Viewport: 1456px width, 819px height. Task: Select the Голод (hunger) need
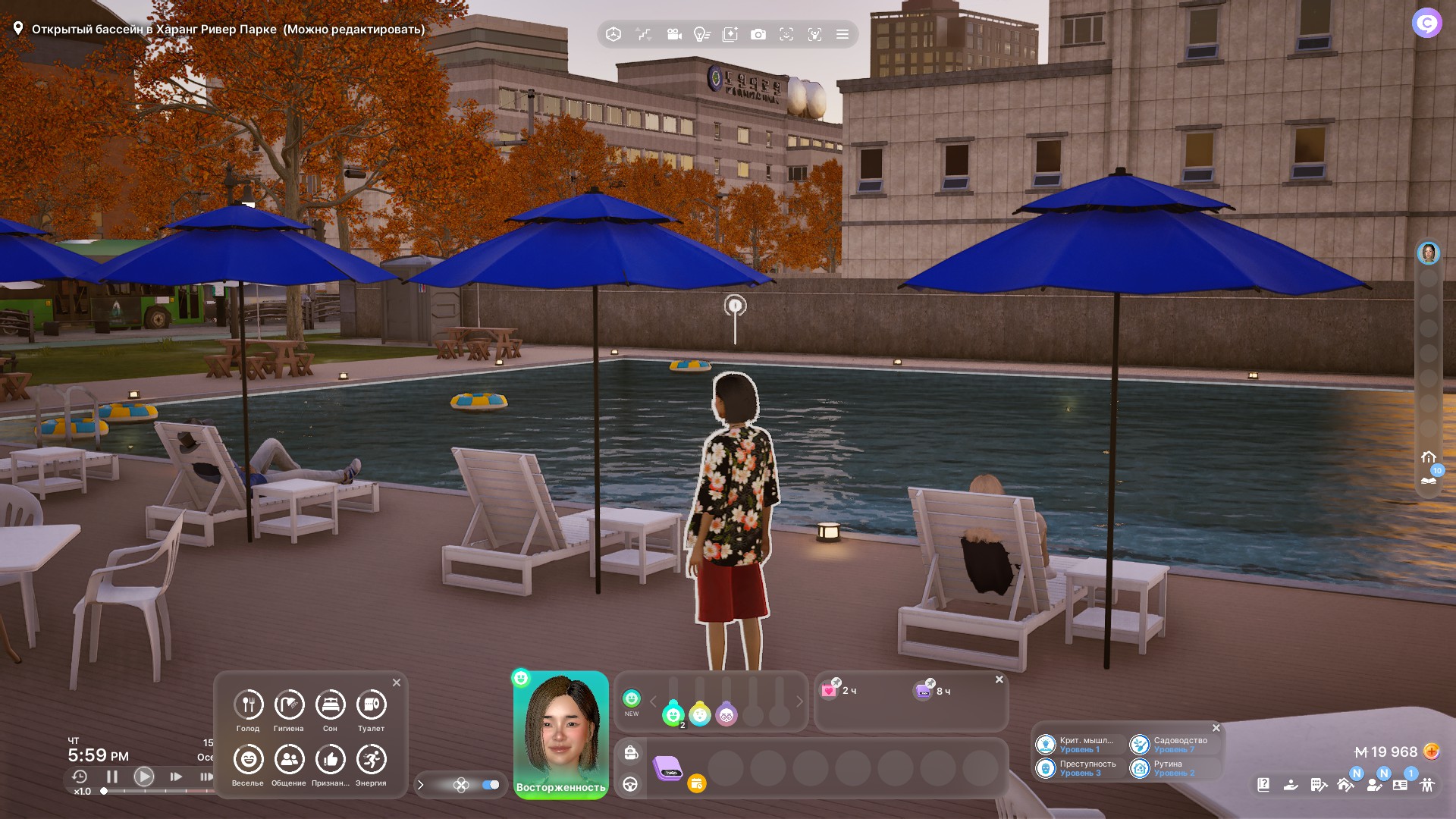248,704
